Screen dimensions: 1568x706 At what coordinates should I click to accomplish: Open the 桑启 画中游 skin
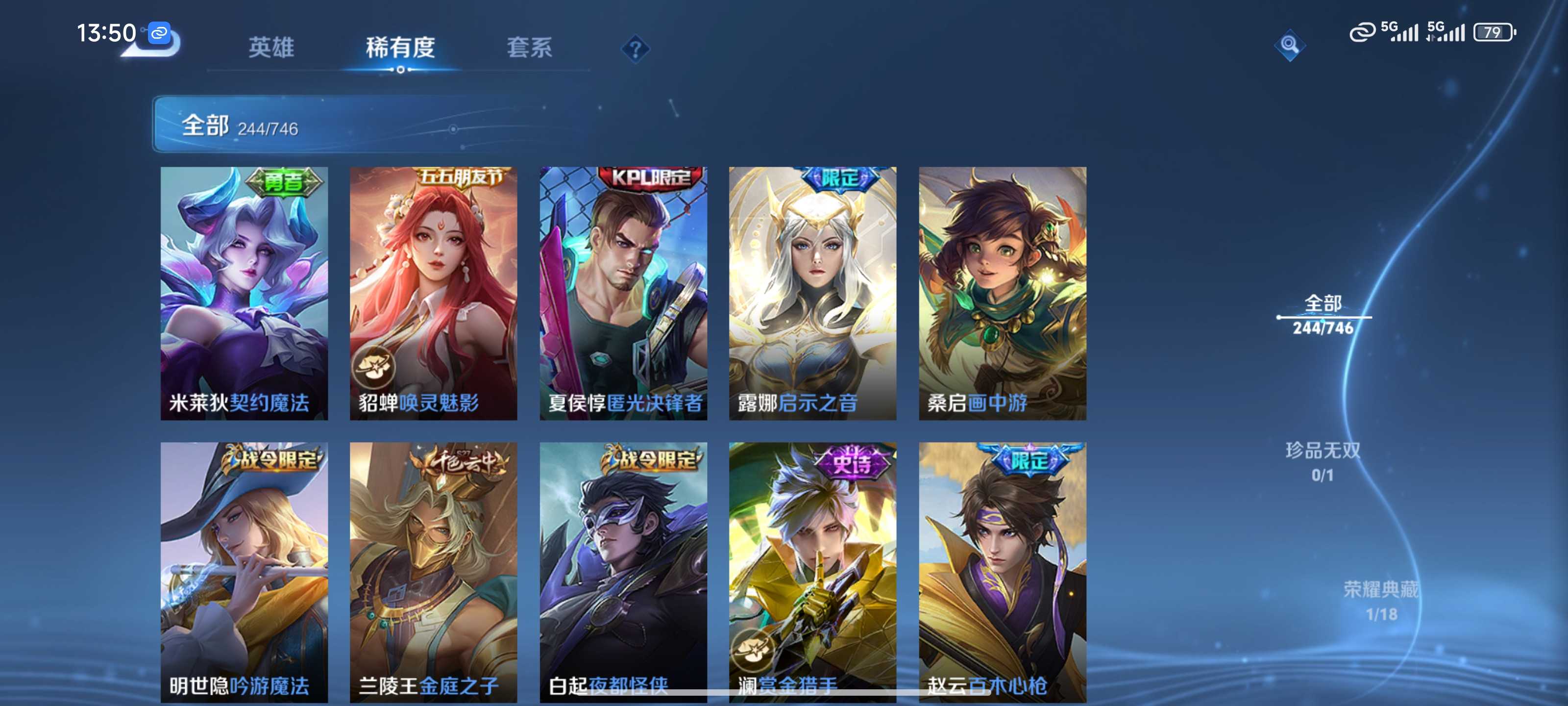click(x=1003, y=293)
